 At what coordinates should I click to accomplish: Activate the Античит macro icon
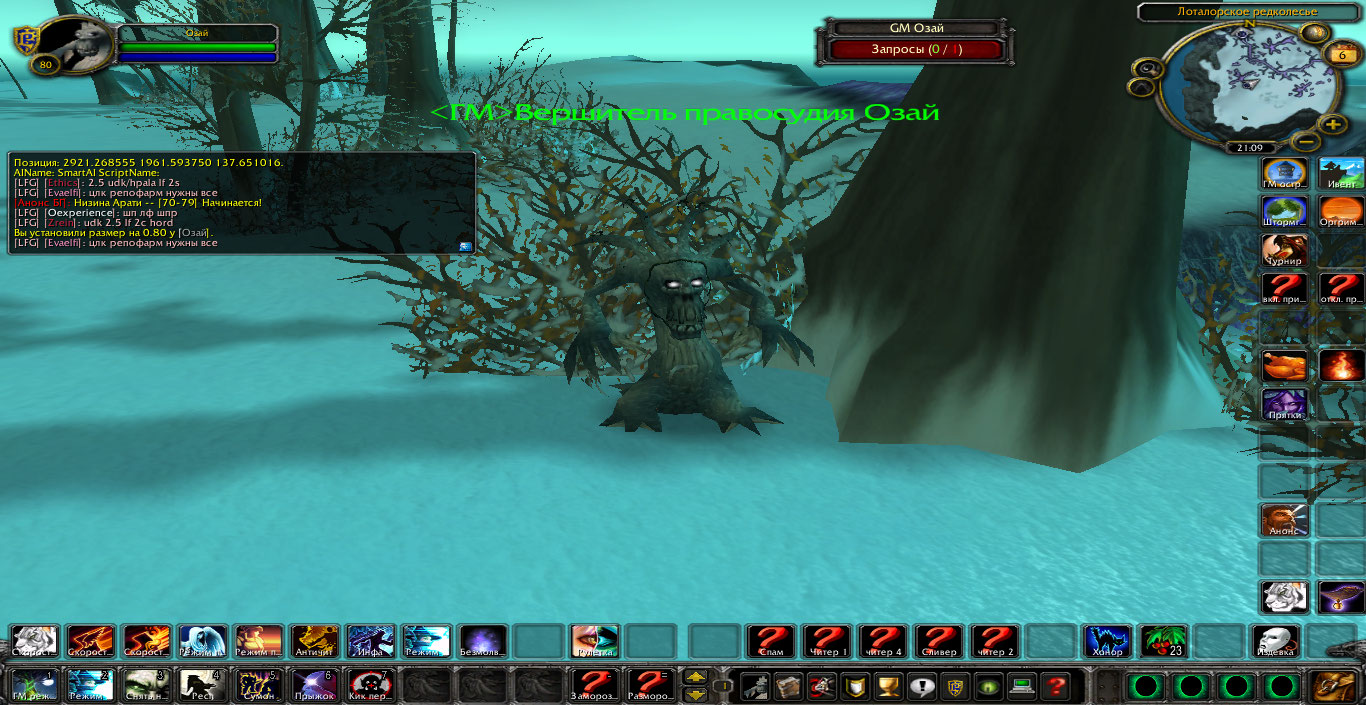(315, 641)
